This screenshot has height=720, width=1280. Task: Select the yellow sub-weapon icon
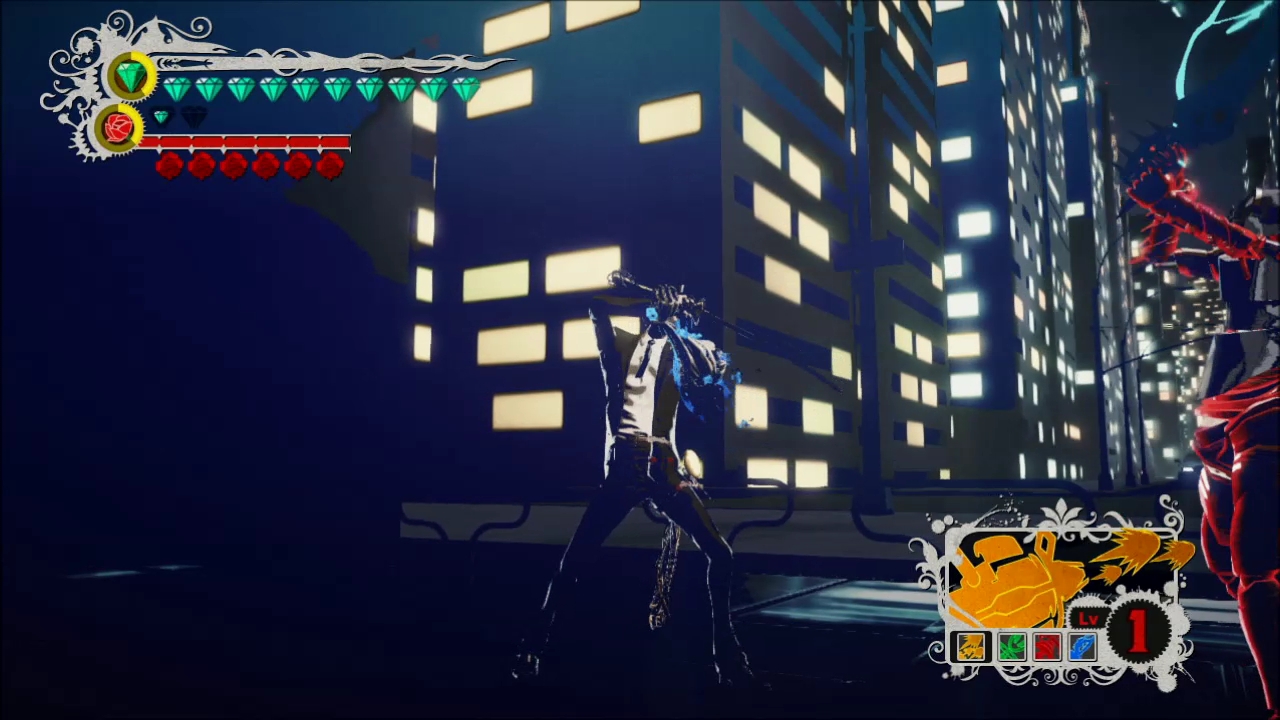[970, 647]
